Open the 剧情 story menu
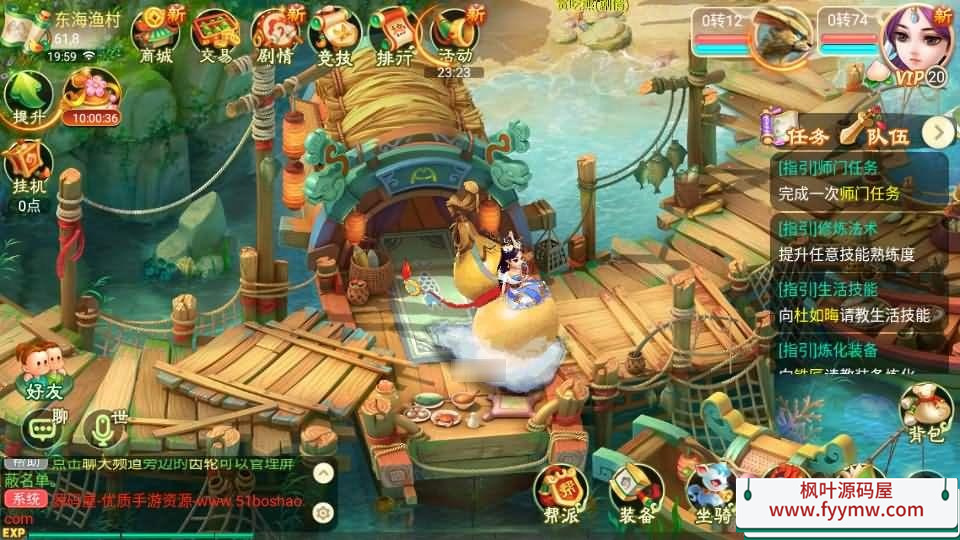960x540 pixels. (x=274, y=35)
